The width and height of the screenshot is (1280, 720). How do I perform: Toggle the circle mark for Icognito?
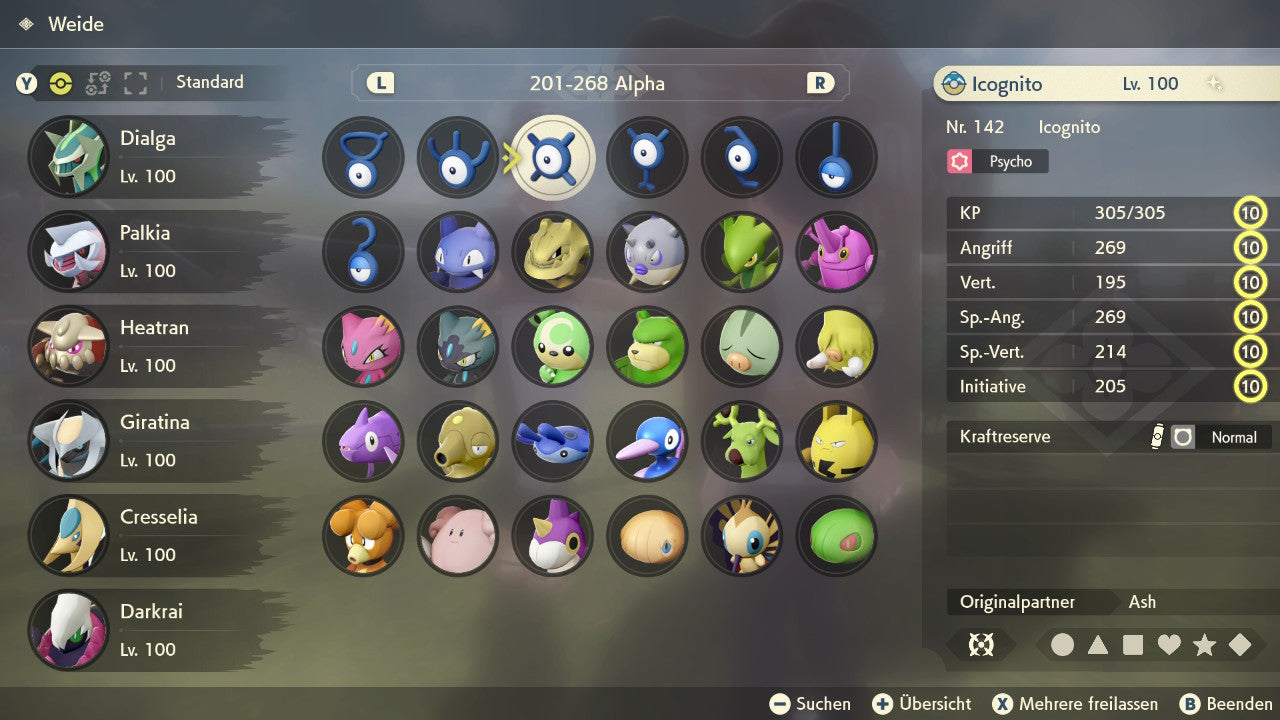1063,645
